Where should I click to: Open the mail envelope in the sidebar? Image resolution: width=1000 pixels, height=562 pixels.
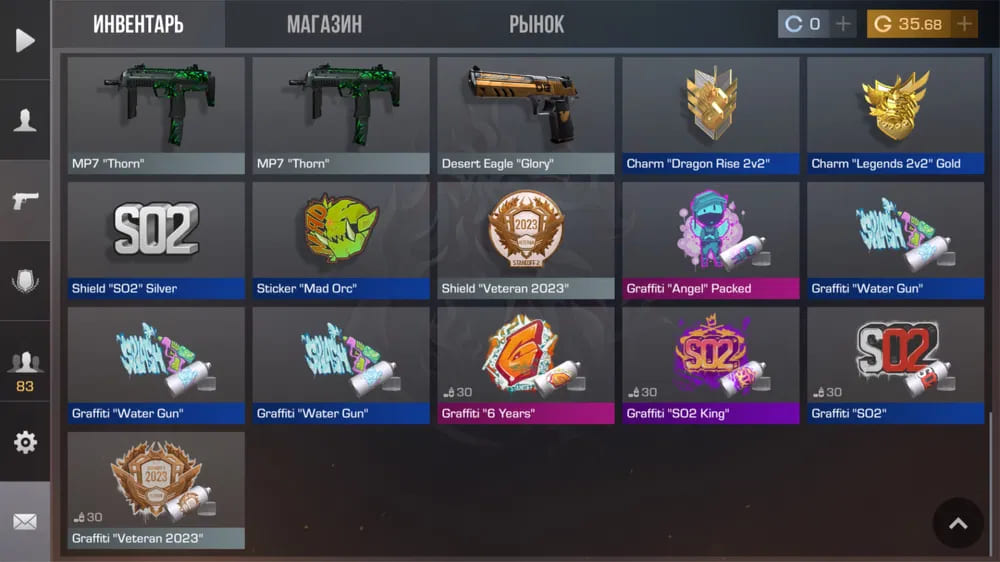coord(25,522)
